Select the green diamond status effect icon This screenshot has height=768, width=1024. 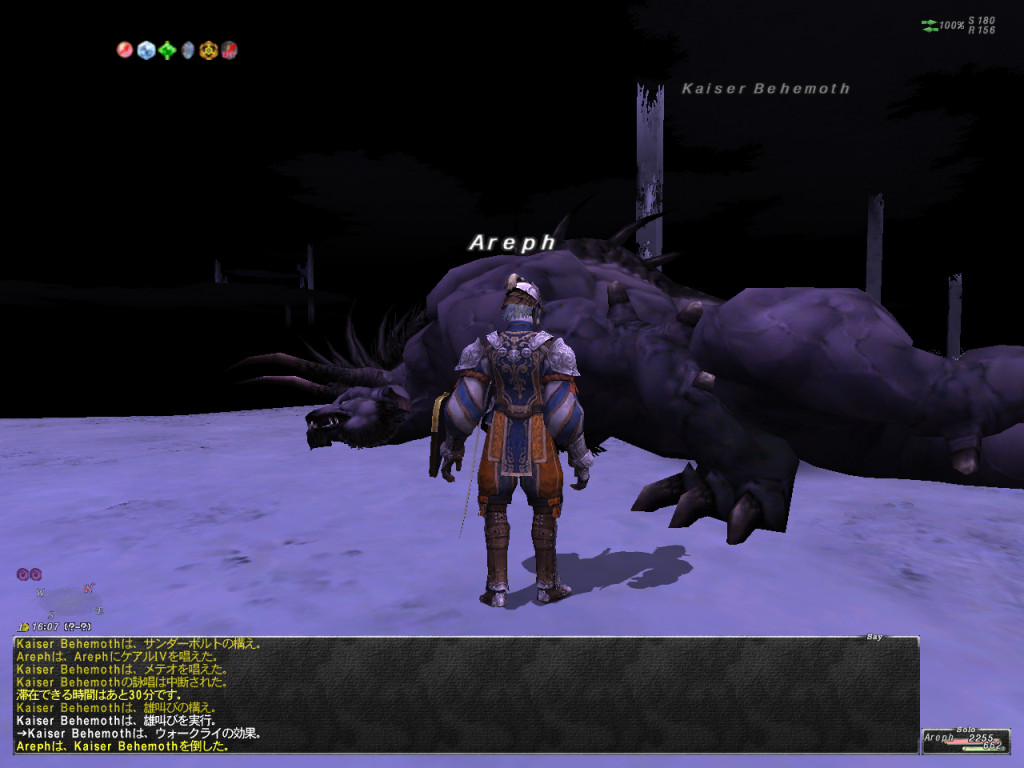(167, 49)
